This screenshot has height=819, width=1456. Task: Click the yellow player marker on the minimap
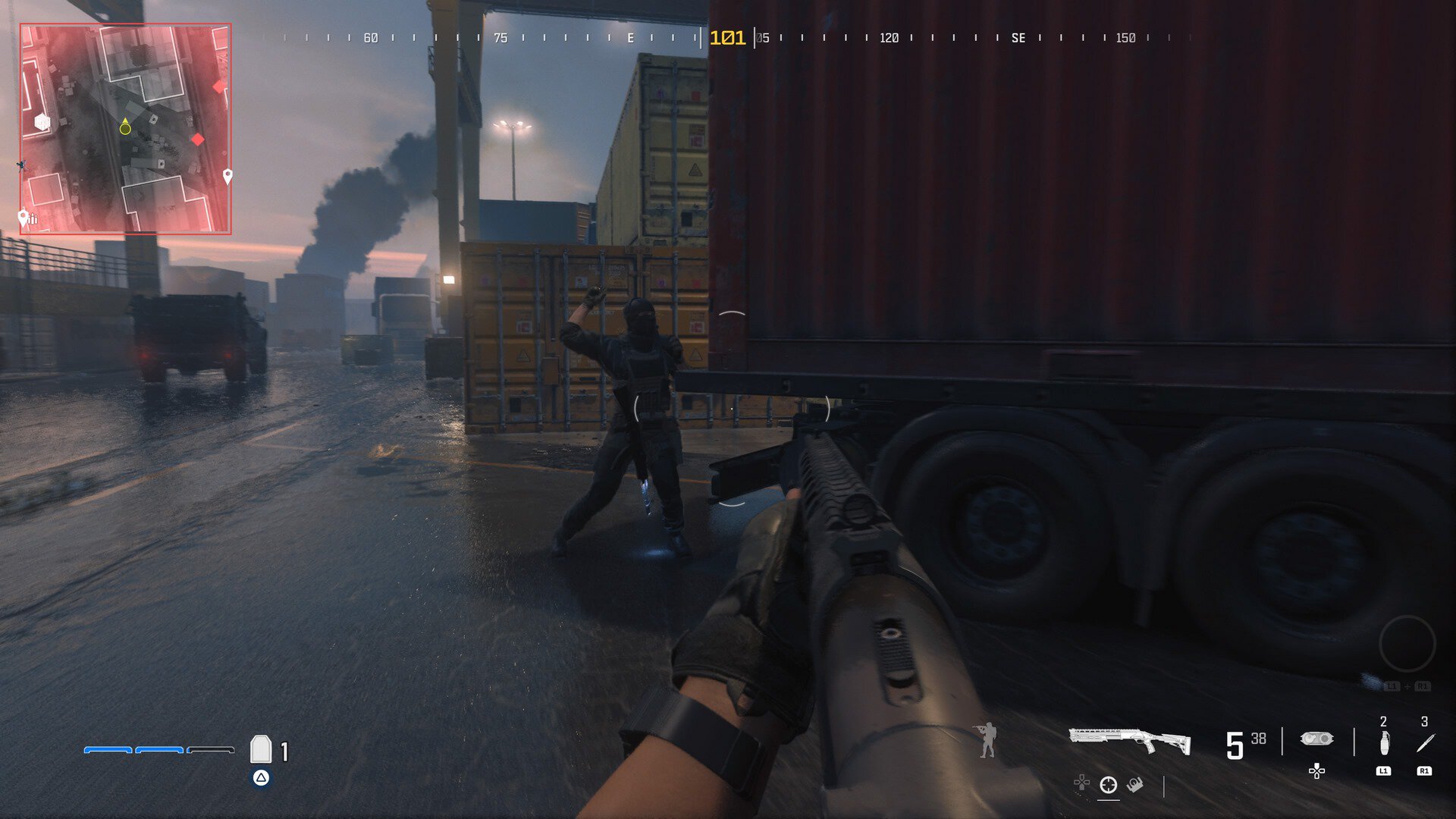click(x=125, y=128)
